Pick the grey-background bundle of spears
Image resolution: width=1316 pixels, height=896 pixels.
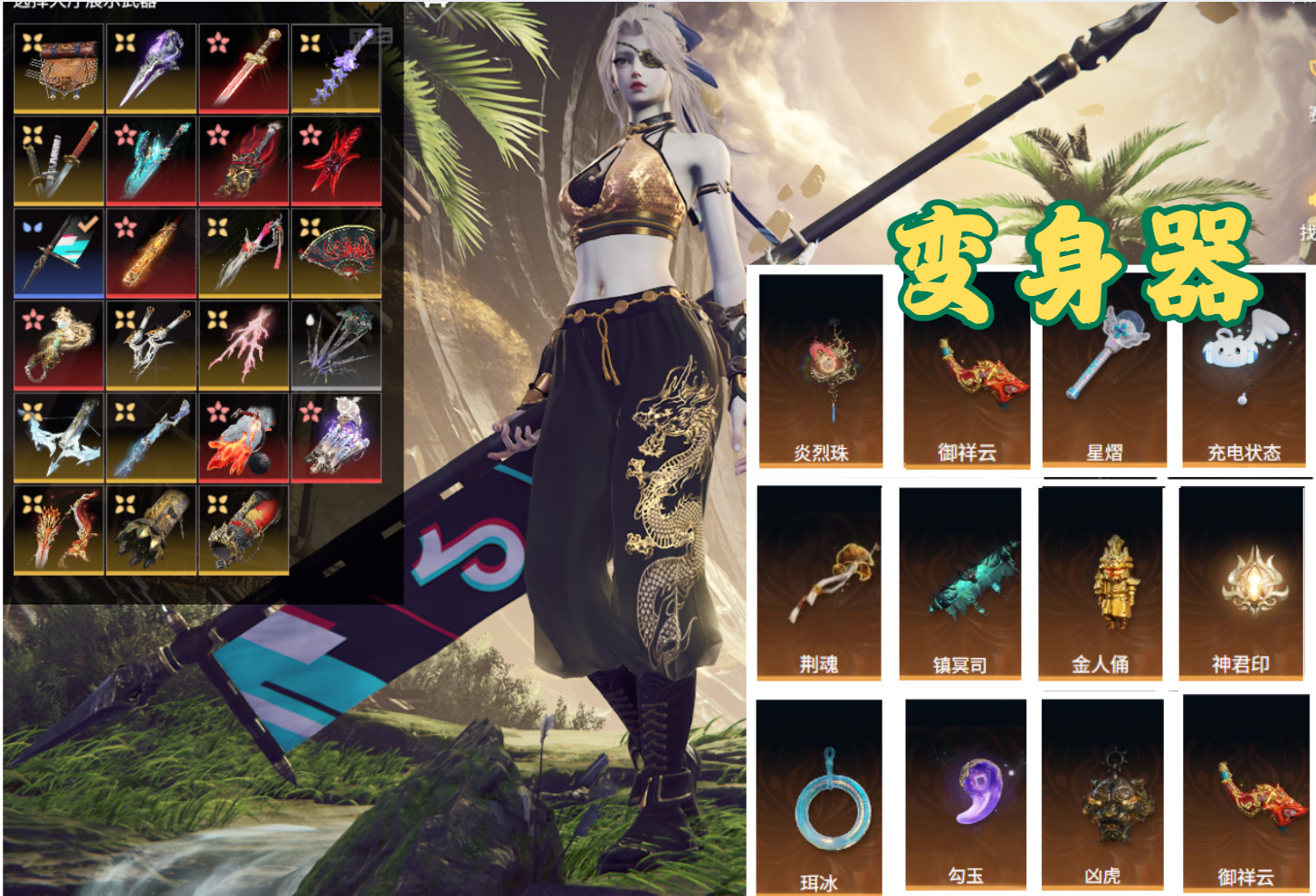[336, 346]
